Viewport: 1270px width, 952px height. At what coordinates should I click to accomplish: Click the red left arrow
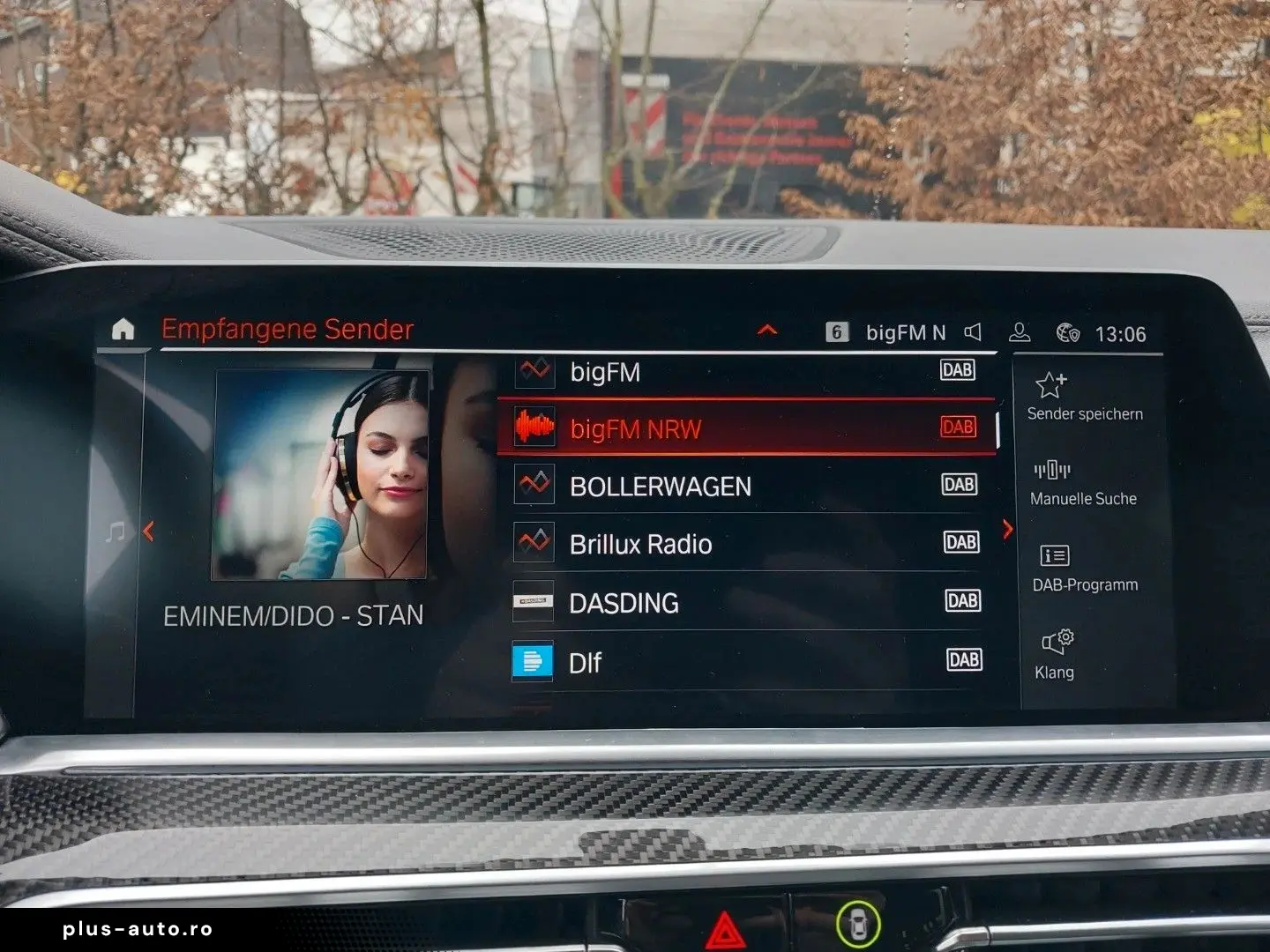[148, 531]
